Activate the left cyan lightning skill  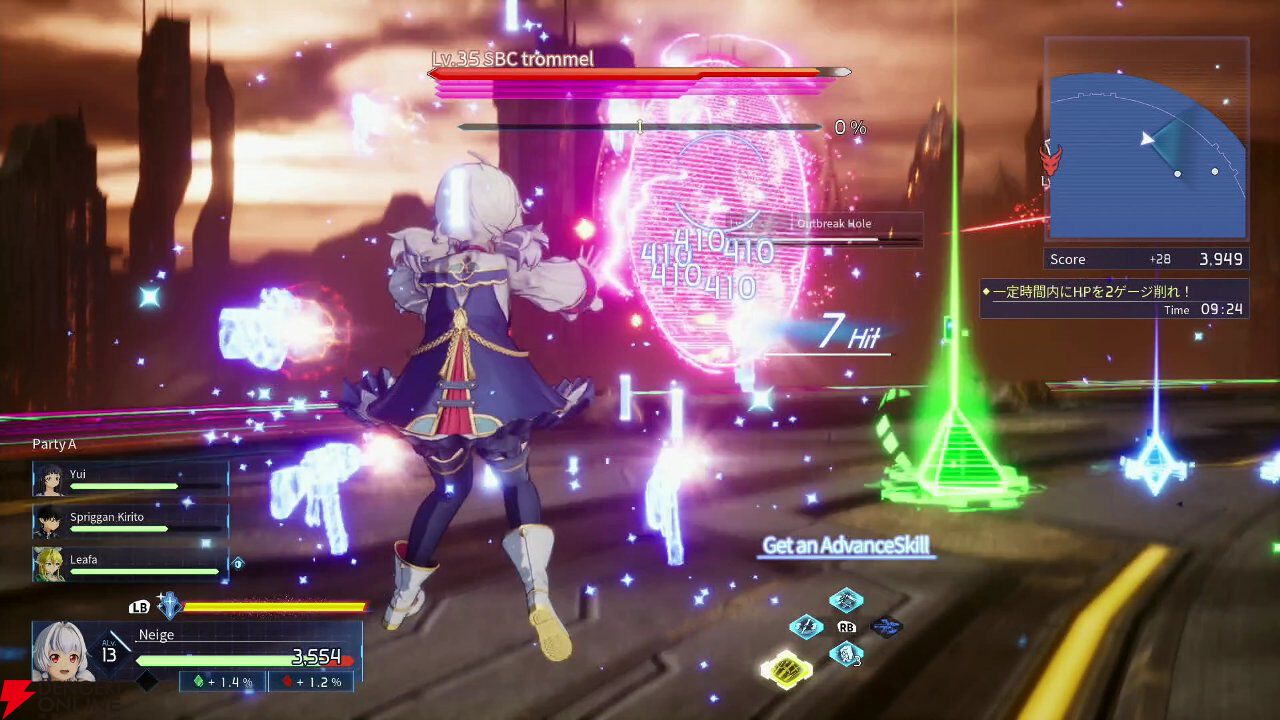806,627
